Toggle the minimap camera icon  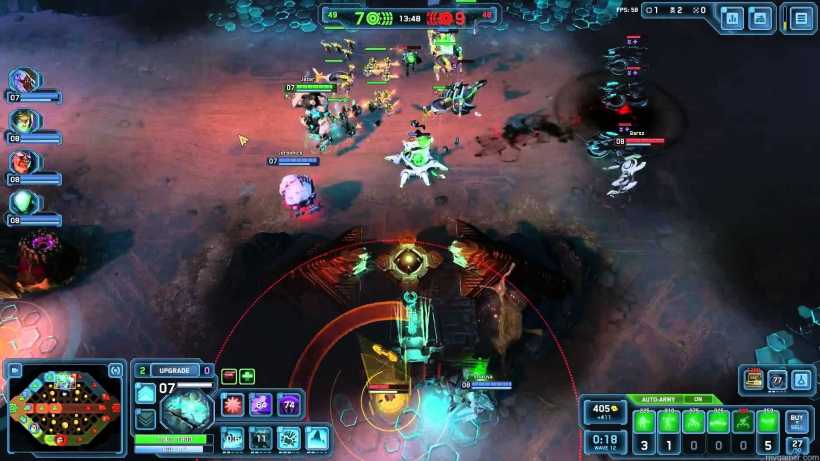[15, 370]
